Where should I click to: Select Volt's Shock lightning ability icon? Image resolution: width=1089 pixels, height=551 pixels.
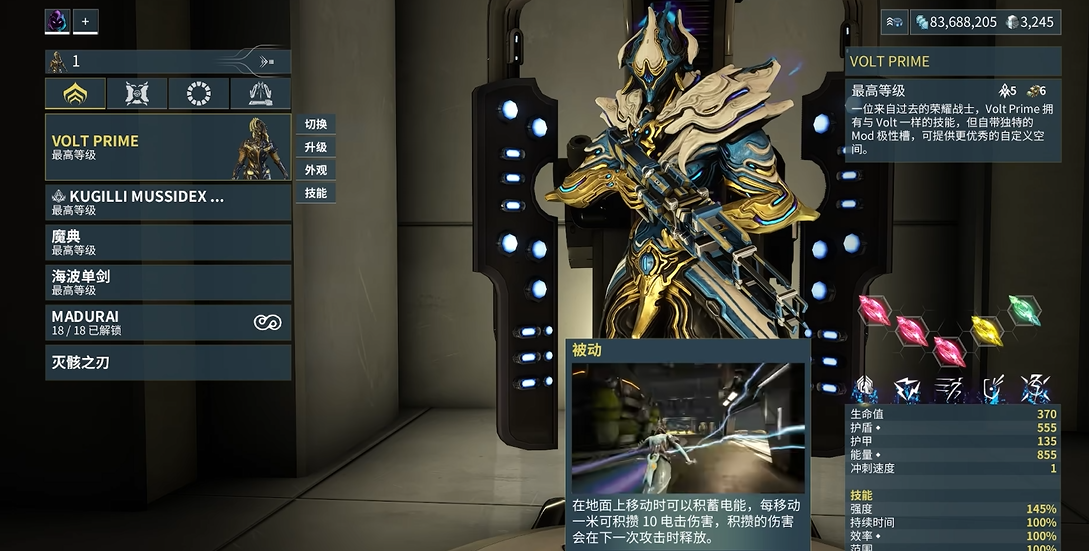coord(907,390)
